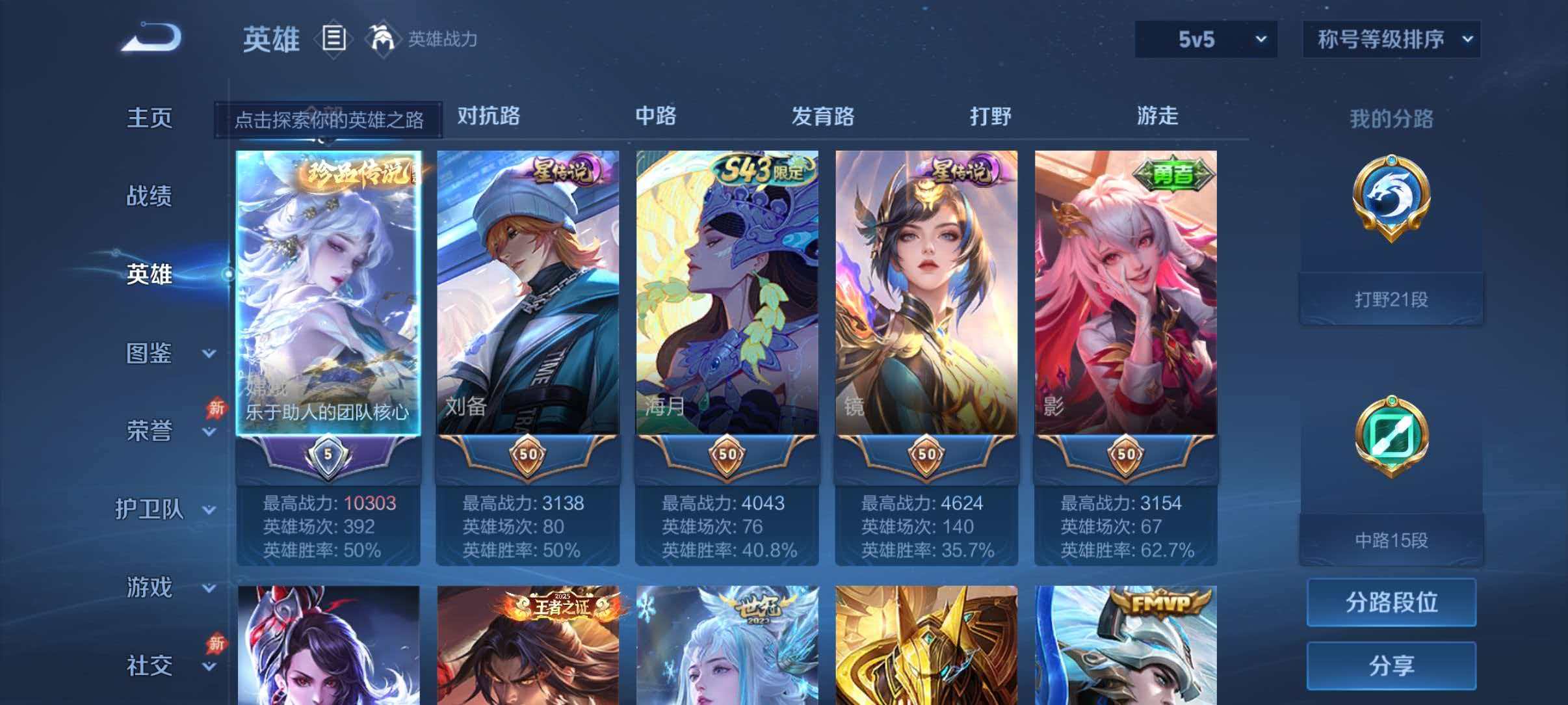Open the hero list icon beside 英雄 title
The image size is (1568, 705).
pyautogui.click(x=334, y=40)
